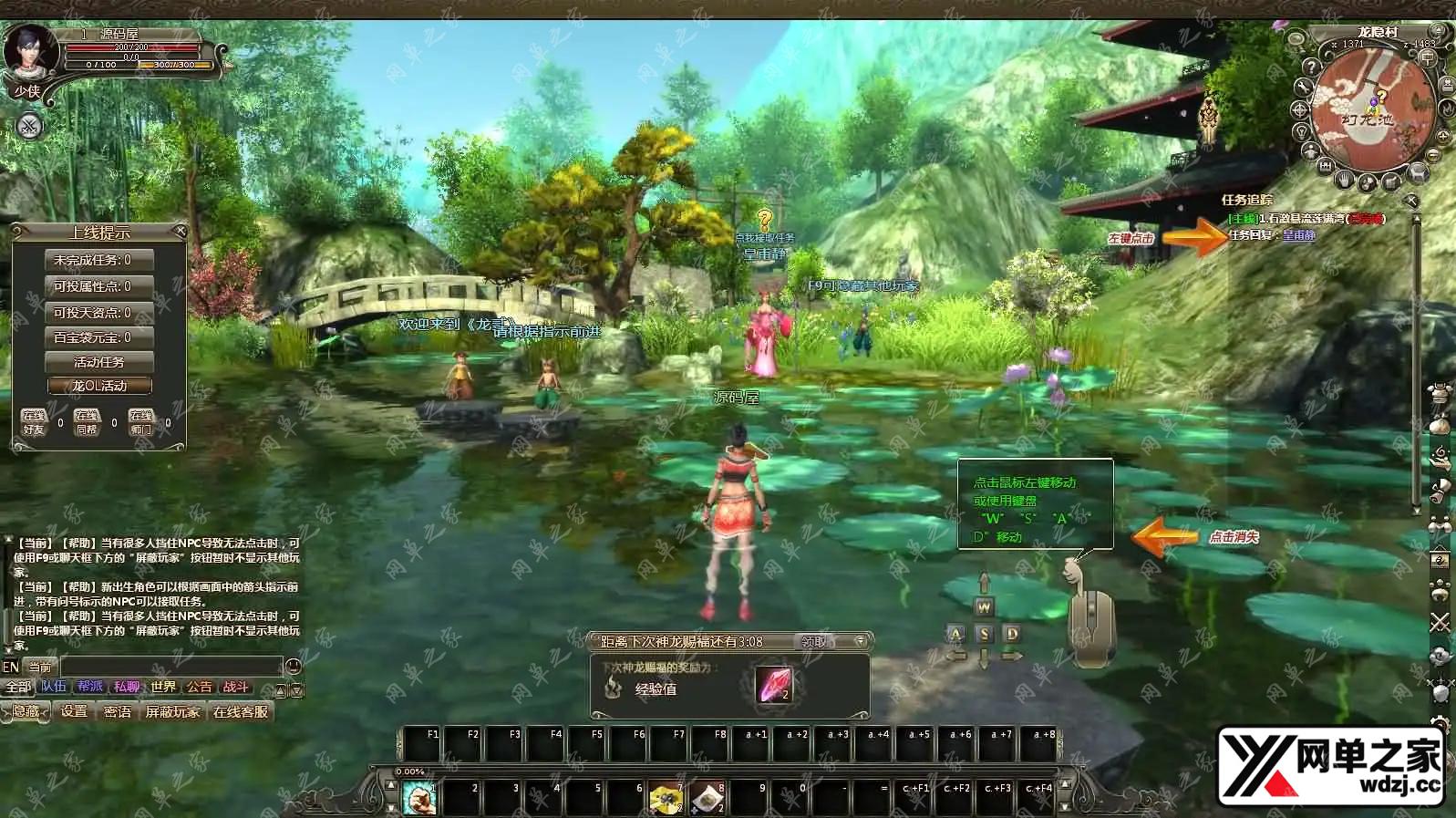Hide the chat with the 隐藏 button
This screenshot has width=1456, height=818.
26,711
